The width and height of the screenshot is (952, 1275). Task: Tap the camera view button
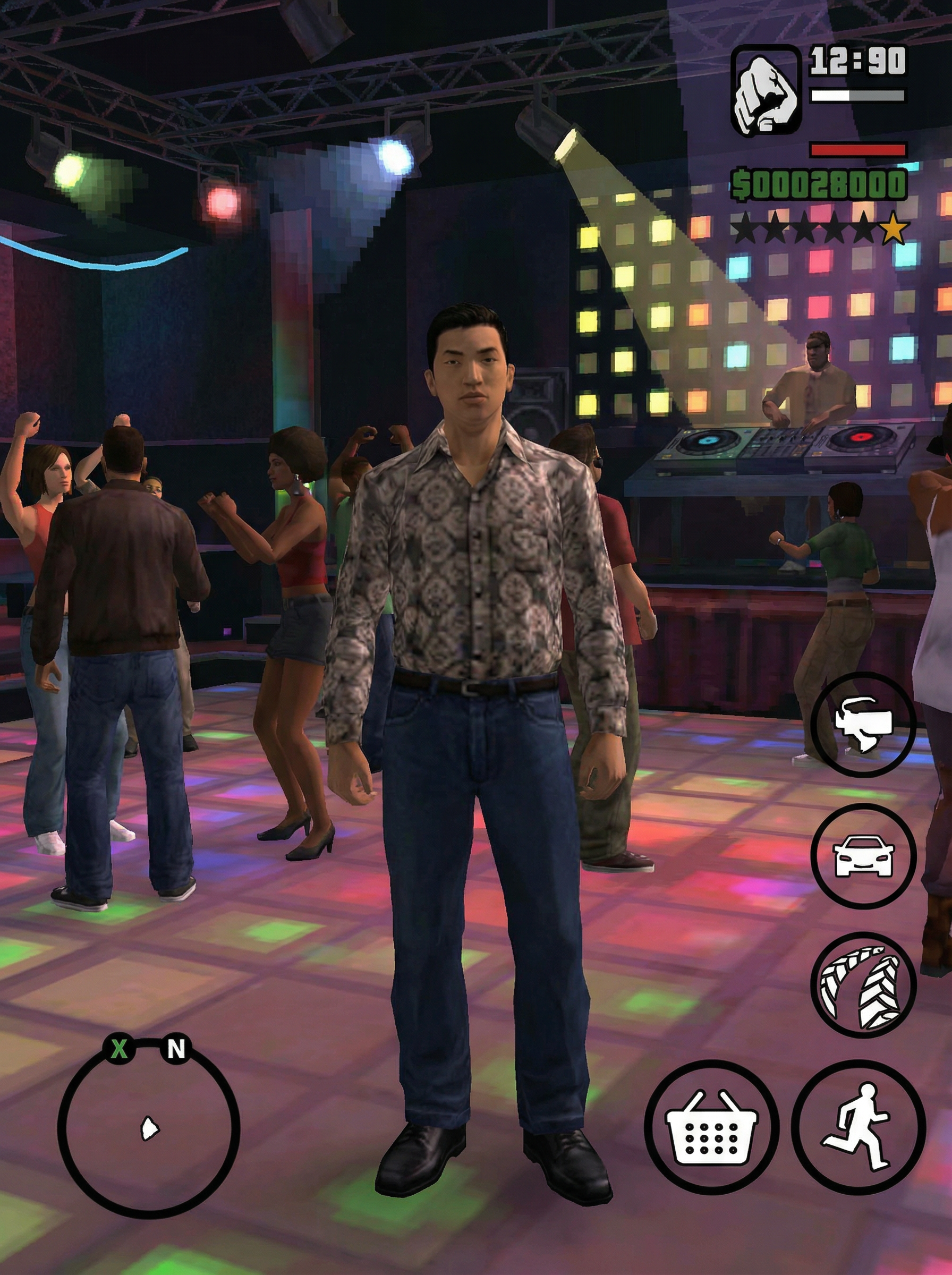click(x=863, y=724)
